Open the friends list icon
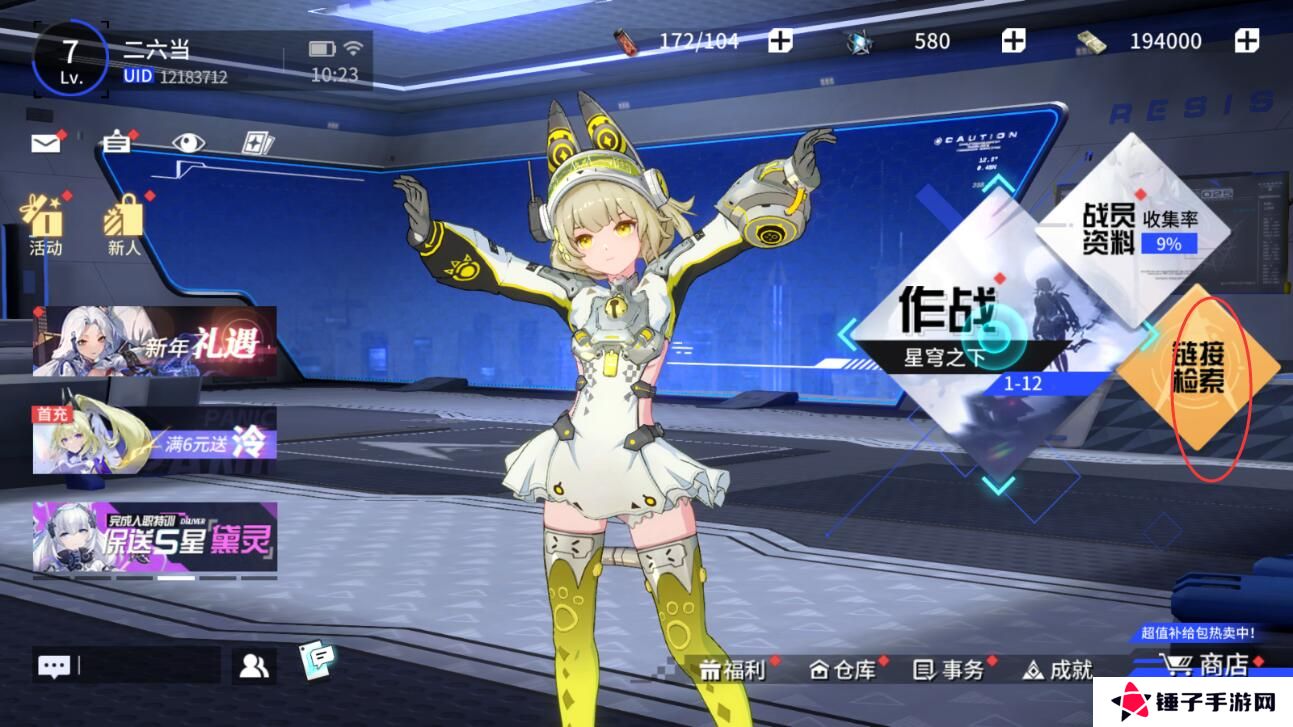 (x=254, y=666)
